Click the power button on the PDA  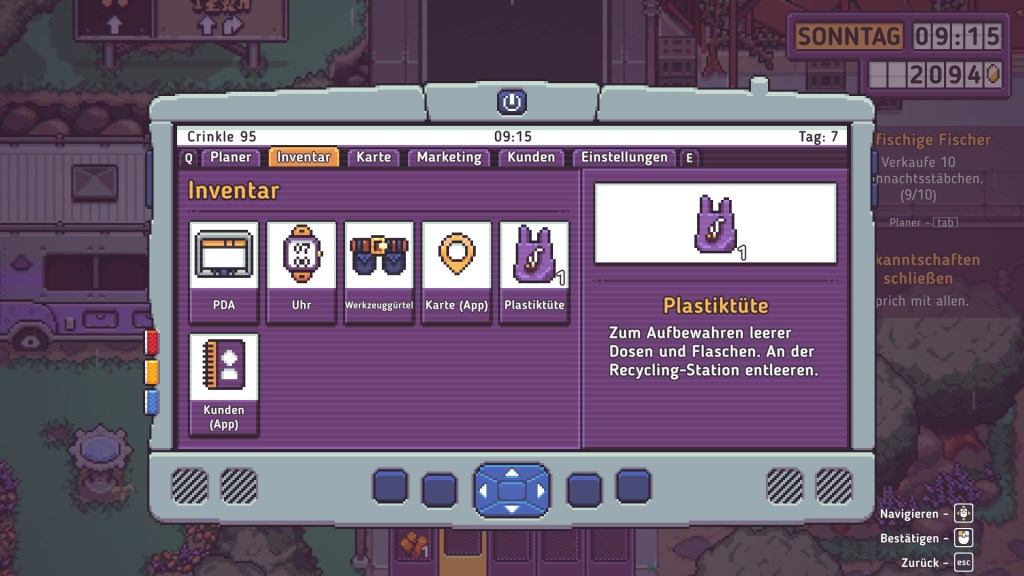(512, 102)
